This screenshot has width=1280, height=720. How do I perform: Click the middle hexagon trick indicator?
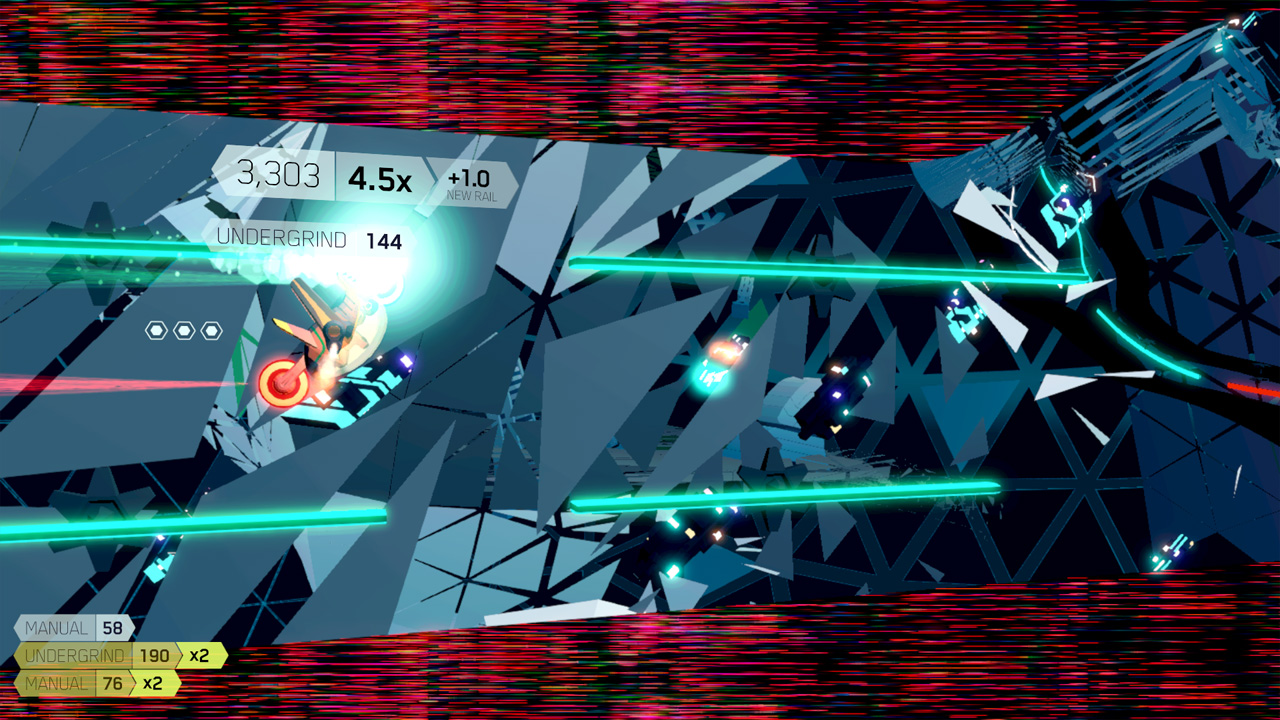tap(186, 328)
